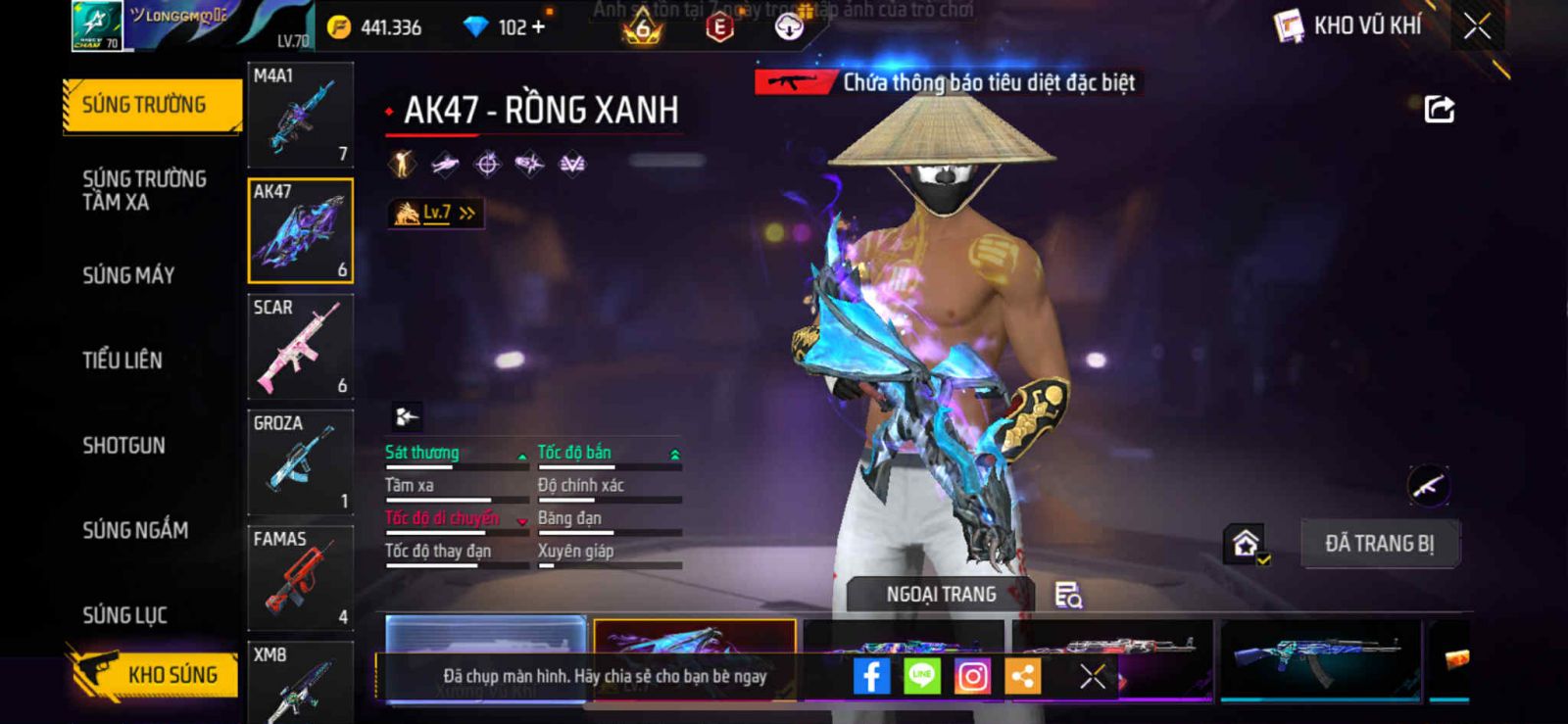This screenshot has width=1568, height=724.
Task: Open the Ngoại Trang tab
Action: [941, 595]
